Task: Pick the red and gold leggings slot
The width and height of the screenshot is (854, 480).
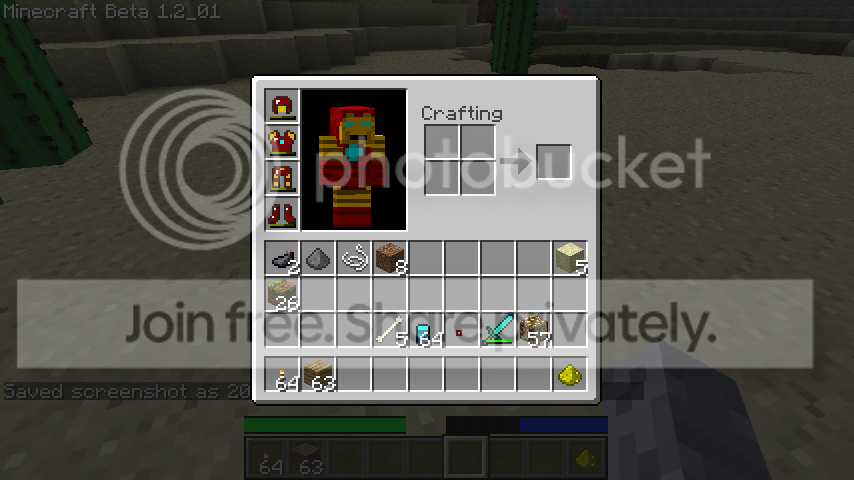Action: coord(282,179)
